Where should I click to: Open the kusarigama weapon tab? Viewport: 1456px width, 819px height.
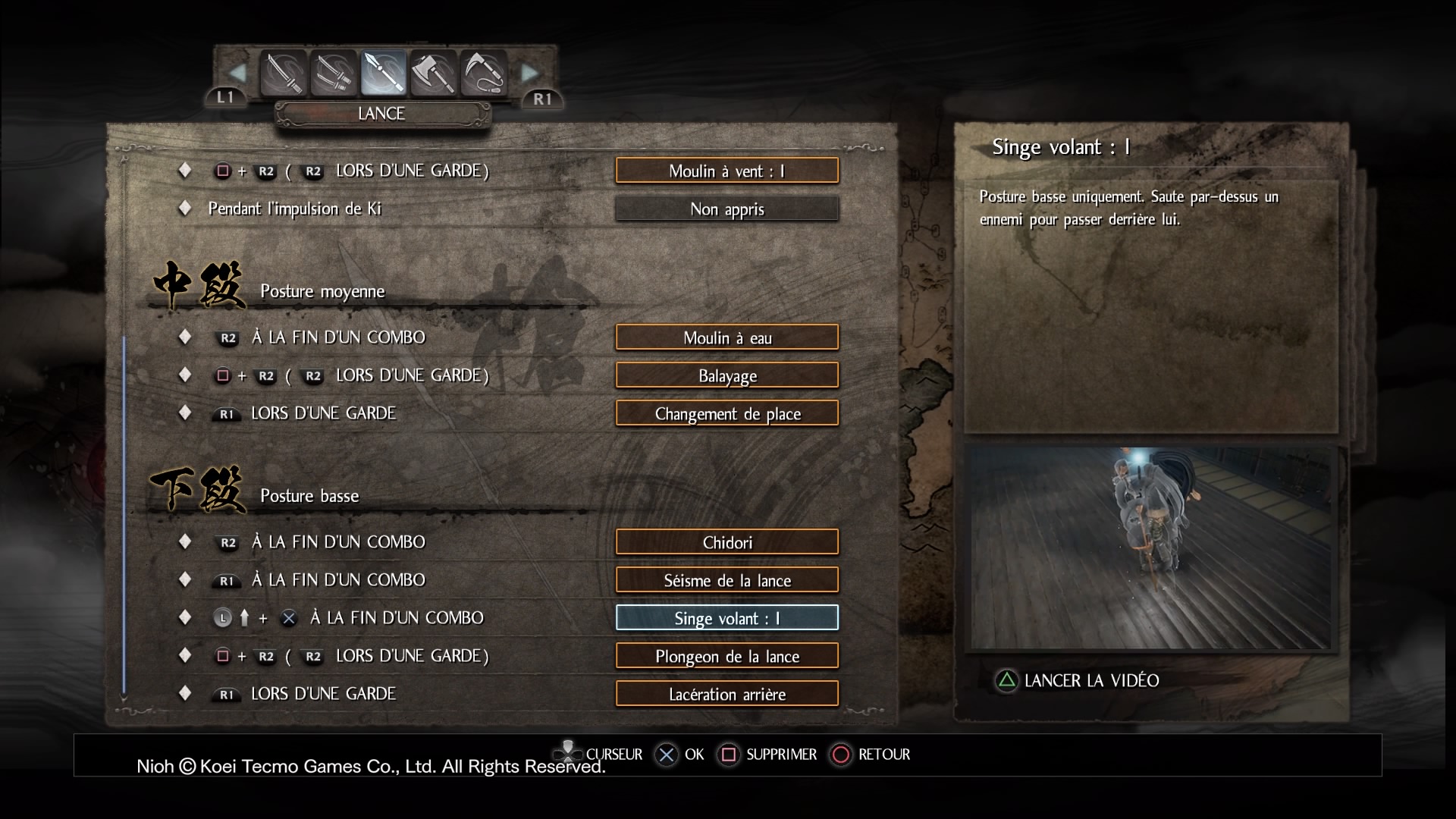pos(483,74)
